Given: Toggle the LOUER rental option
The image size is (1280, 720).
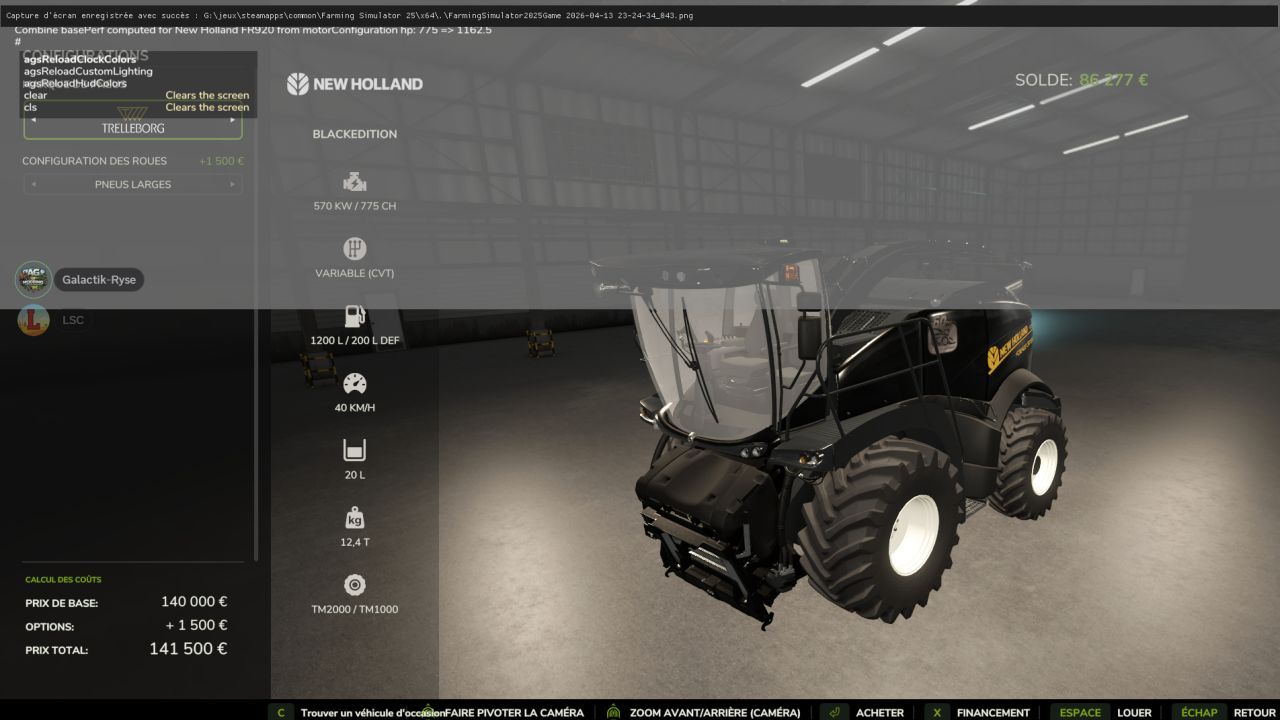Looking at the screenshot, I should click(1135, 712).
